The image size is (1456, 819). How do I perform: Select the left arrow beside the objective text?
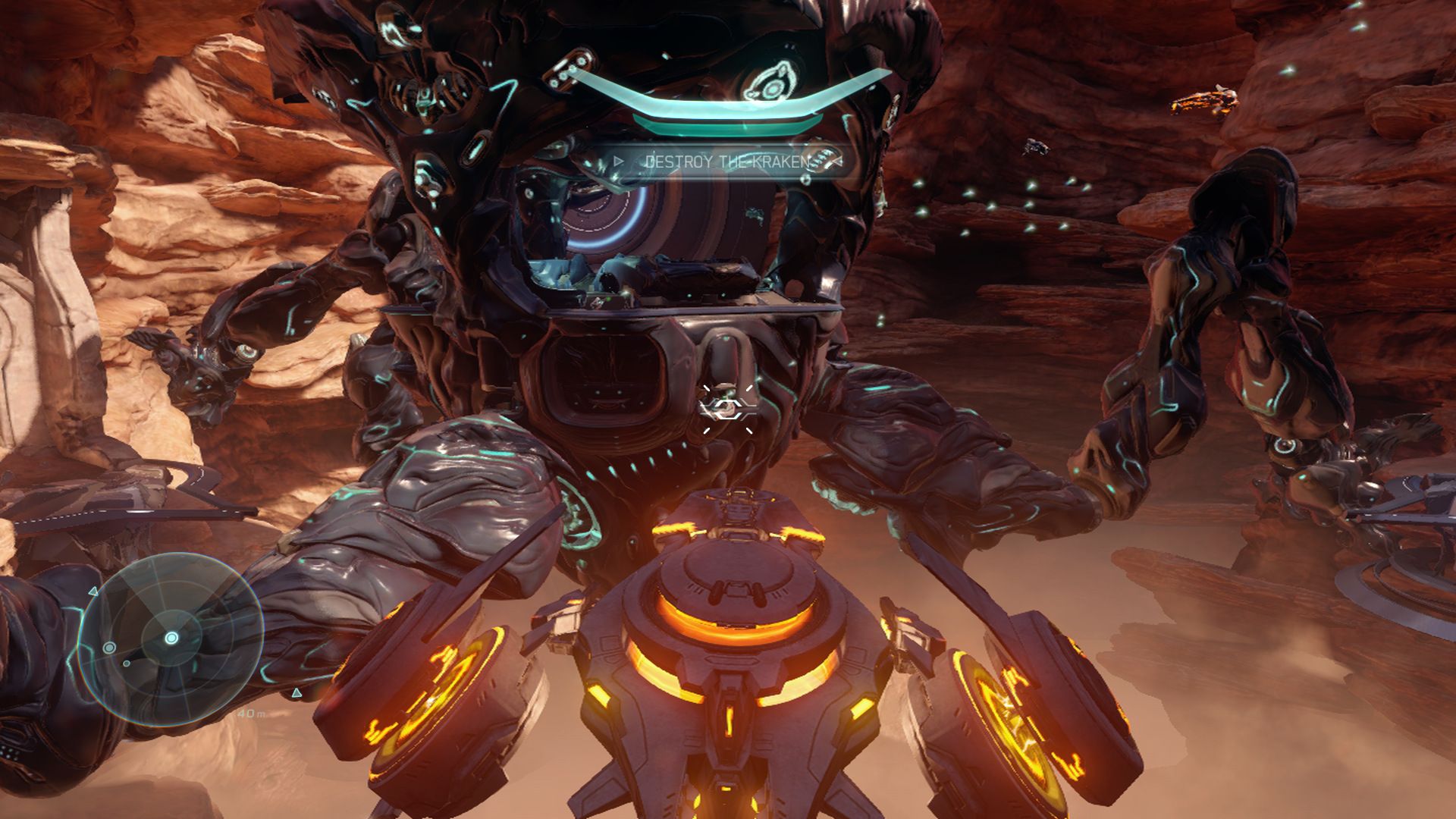point(619,161)
